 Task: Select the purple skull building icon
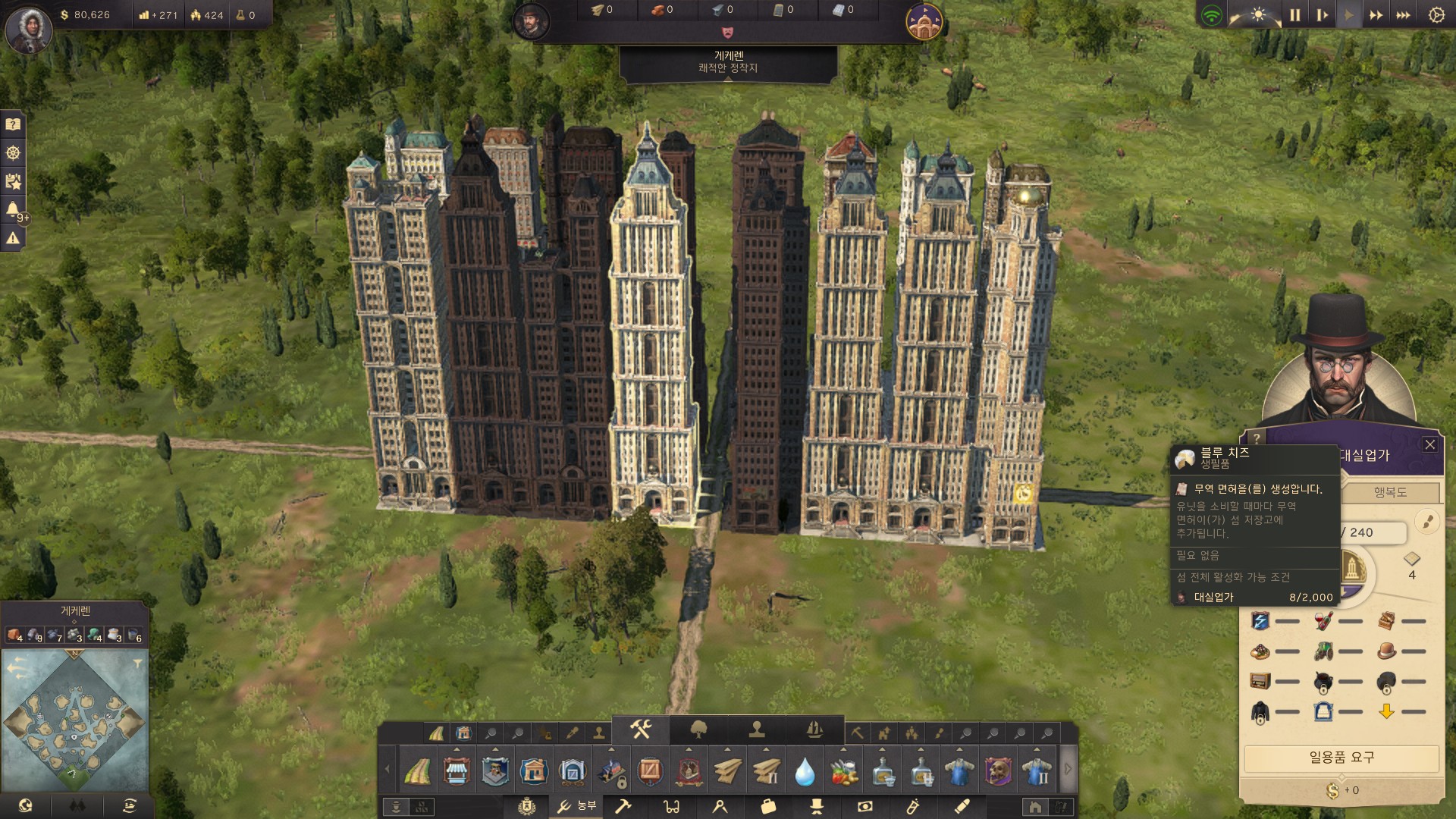tap(998, 771)
